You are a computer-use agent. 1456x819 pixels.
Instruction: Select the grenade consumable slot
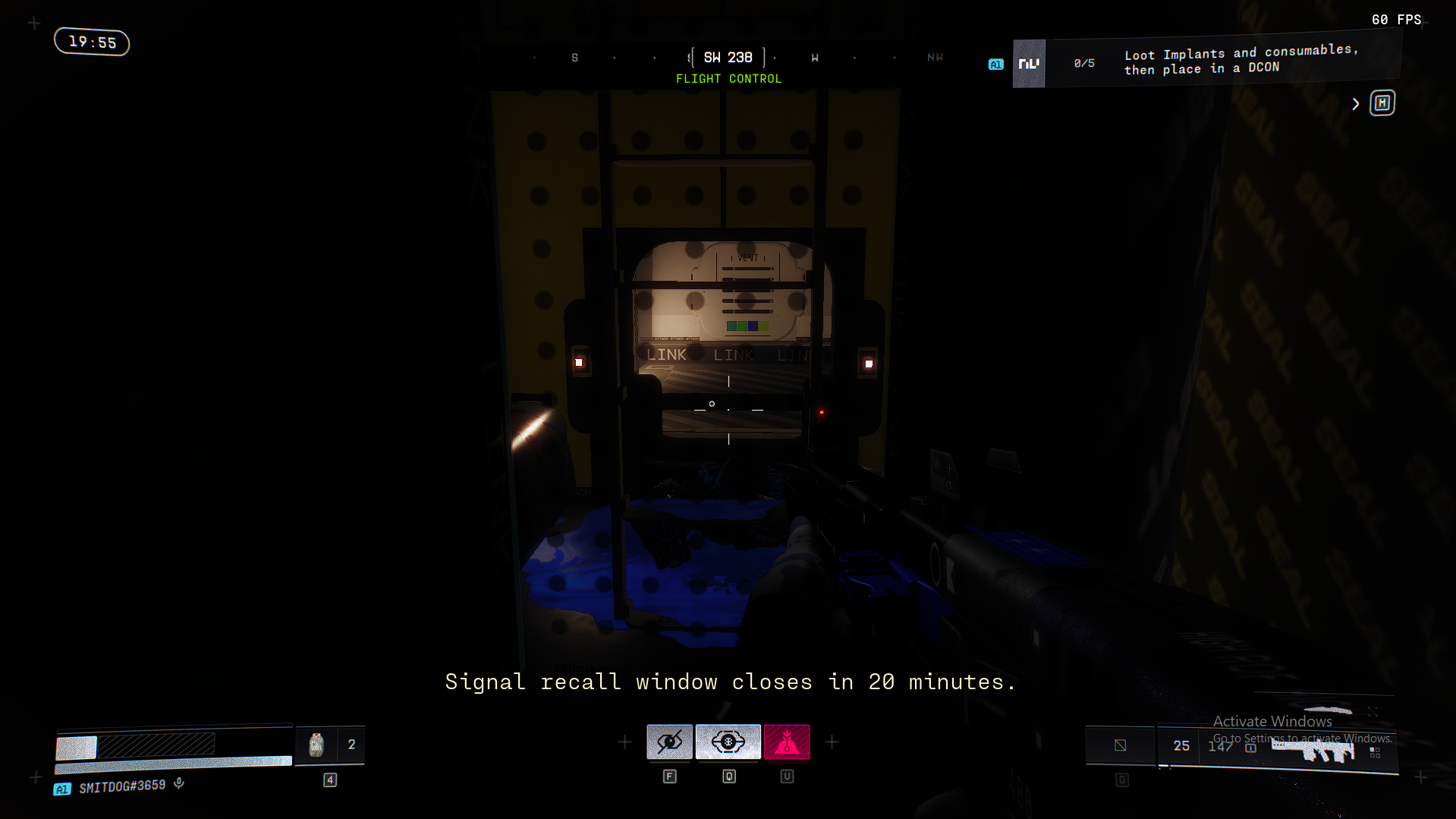(x=316, y=745)
